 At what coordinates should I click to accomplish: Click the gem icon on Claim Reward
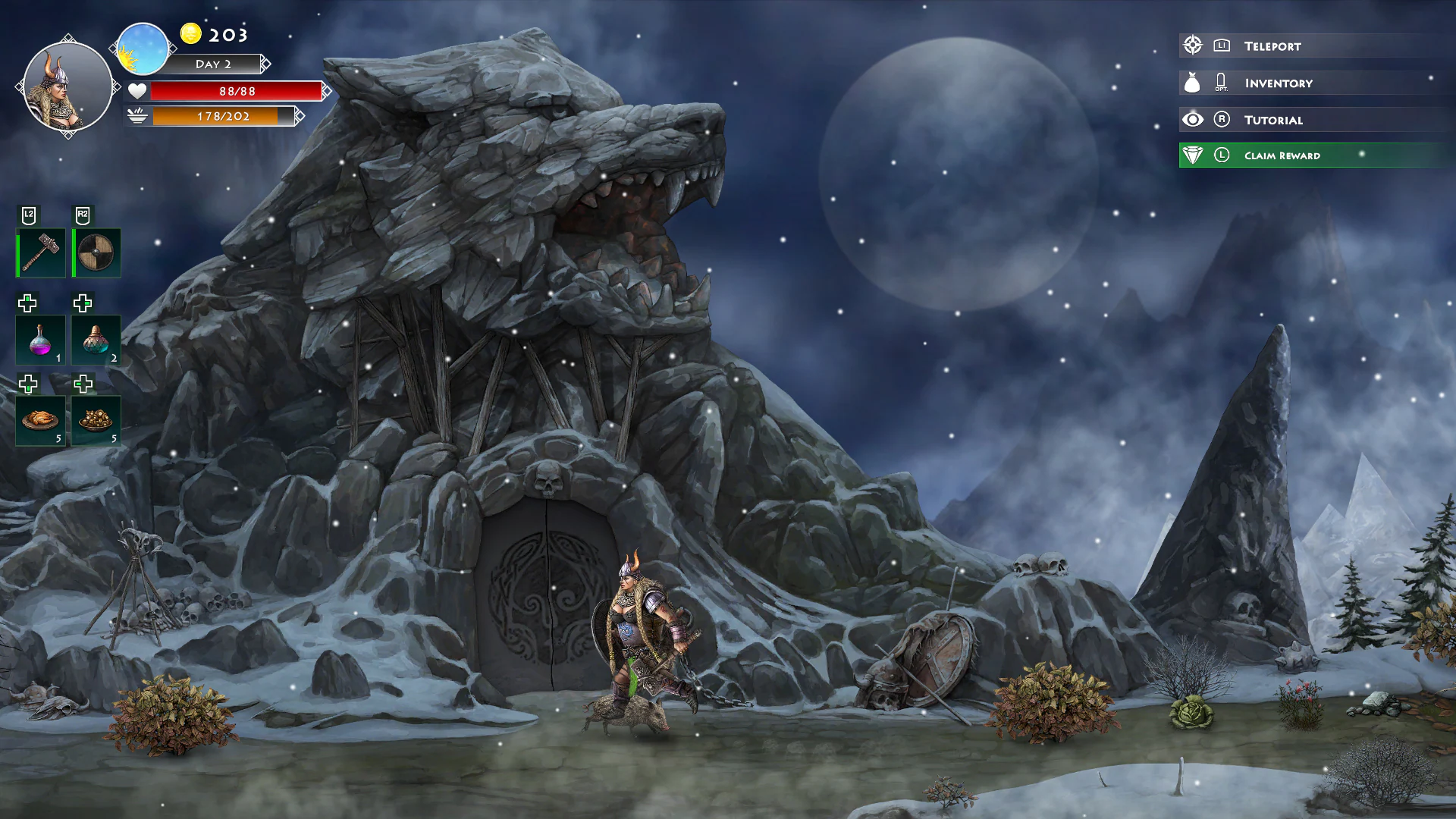[1192, 155]
